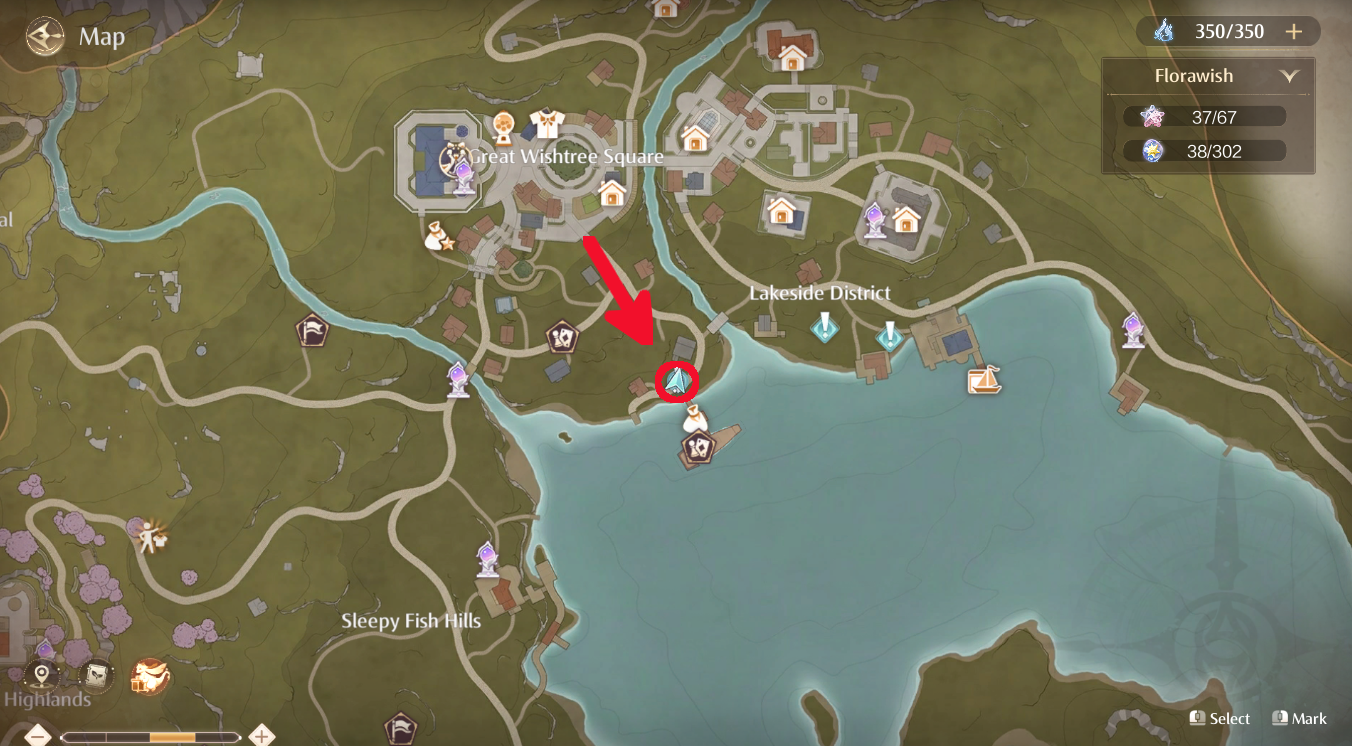Select the glowing fox event icon at bottom left
1352x746 pixels.
(151, 677)
